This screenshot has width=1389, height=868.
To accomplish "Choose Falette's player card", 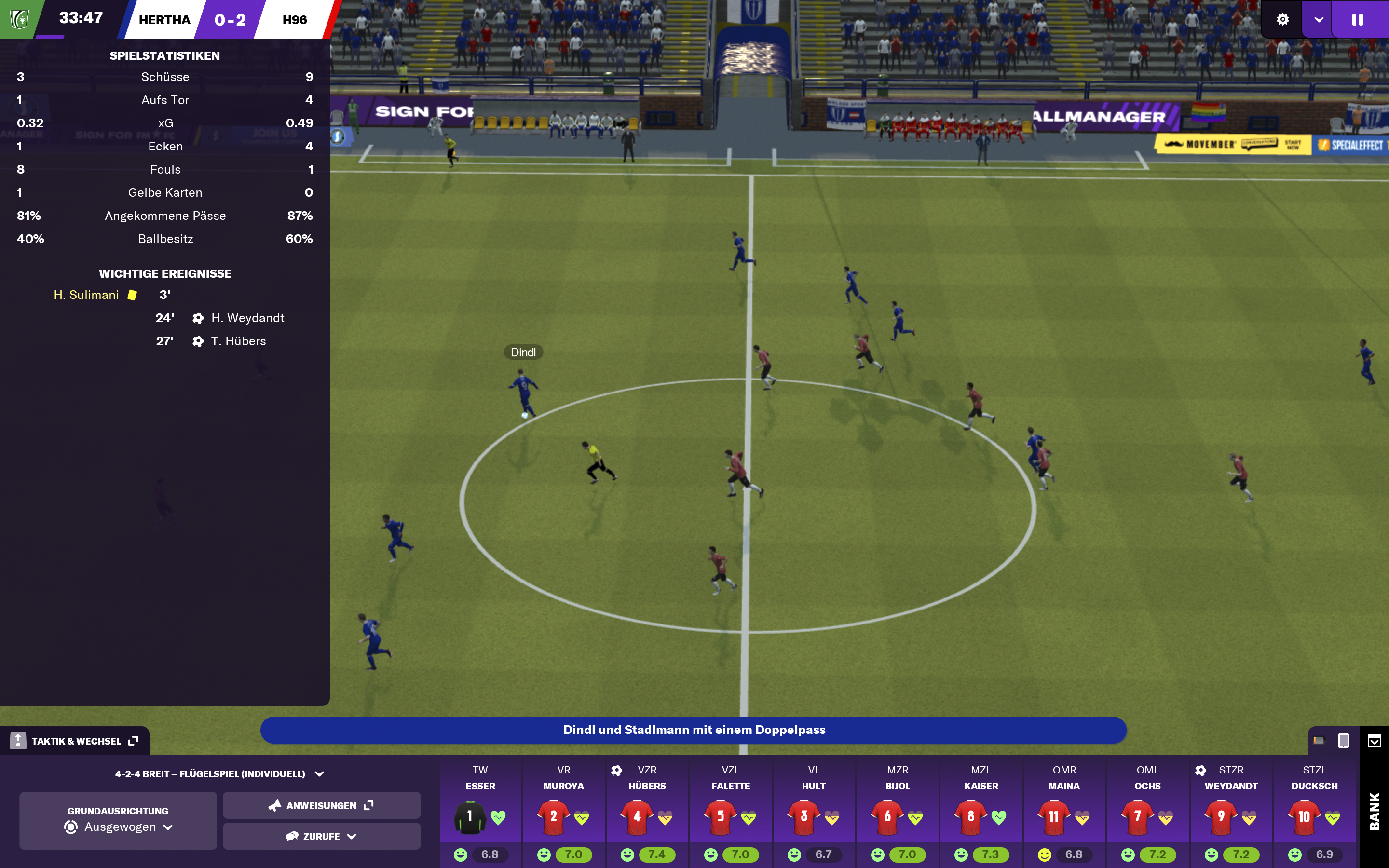I will [x=730, y=814].
